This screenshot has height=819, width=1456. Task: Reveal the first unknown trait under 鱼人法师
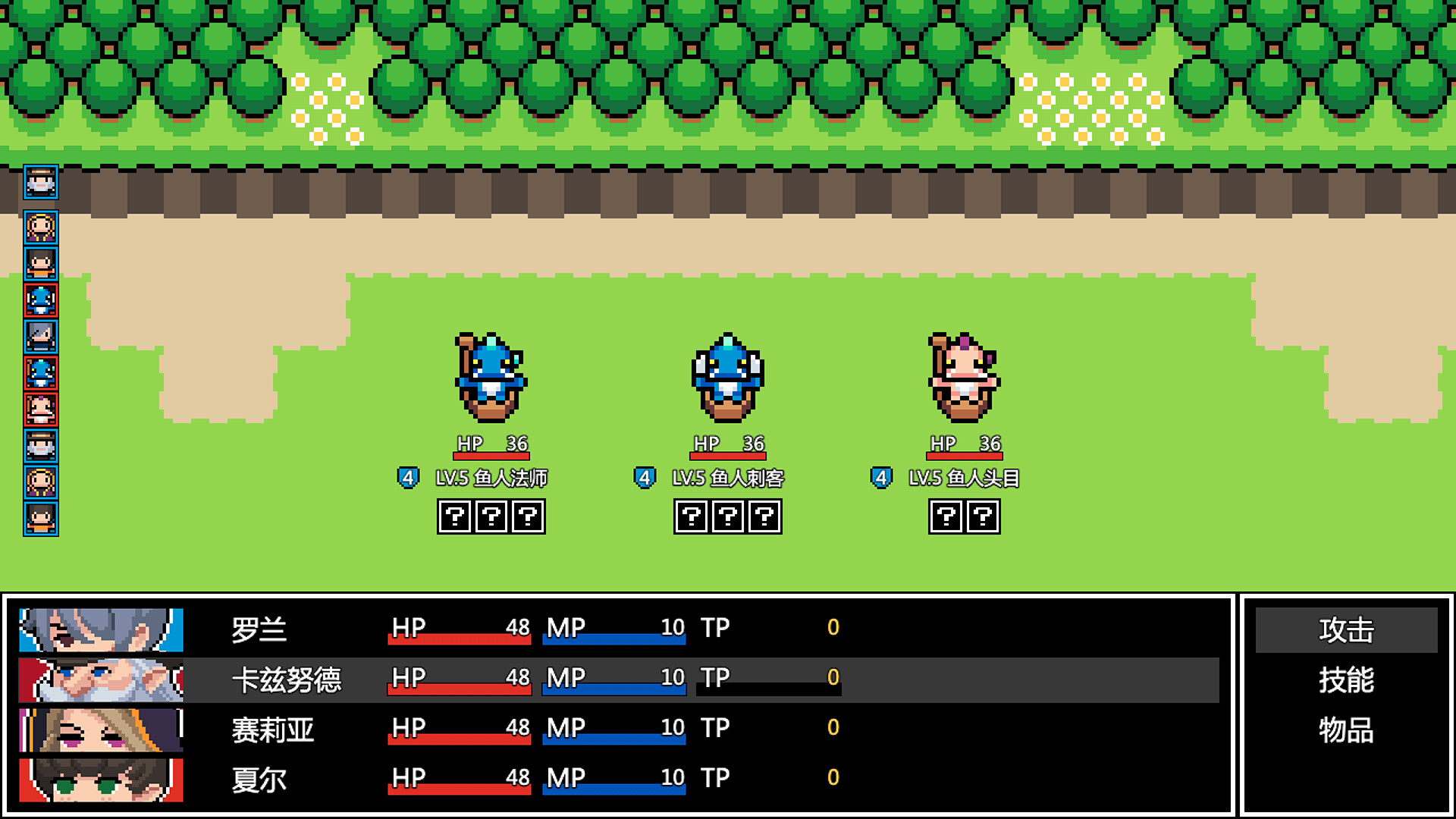(x=453, y=516)
